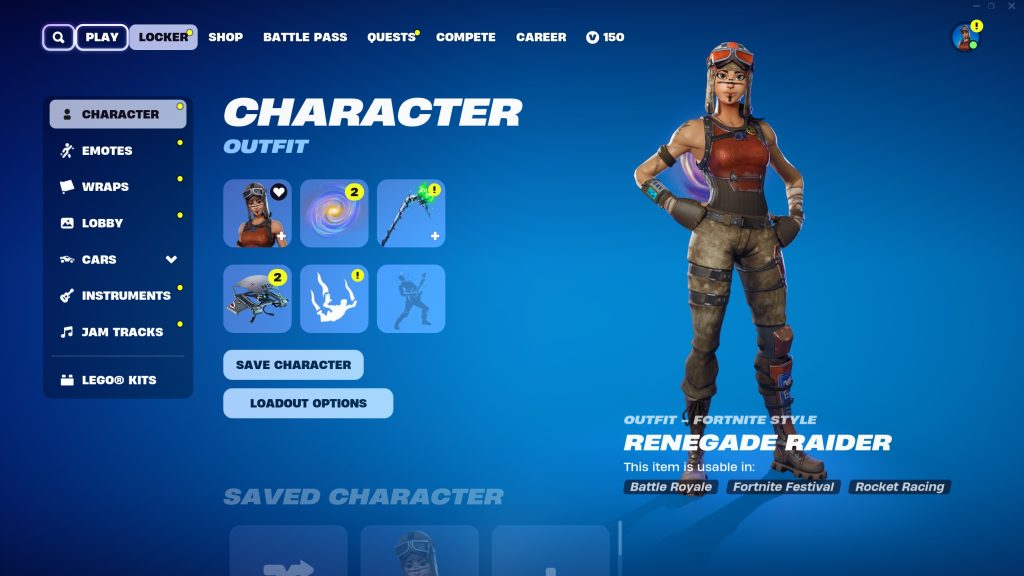Save the current character loadout
This screenshot has width=1024, height=576.
pyautogui.click(x=293, y=365)
